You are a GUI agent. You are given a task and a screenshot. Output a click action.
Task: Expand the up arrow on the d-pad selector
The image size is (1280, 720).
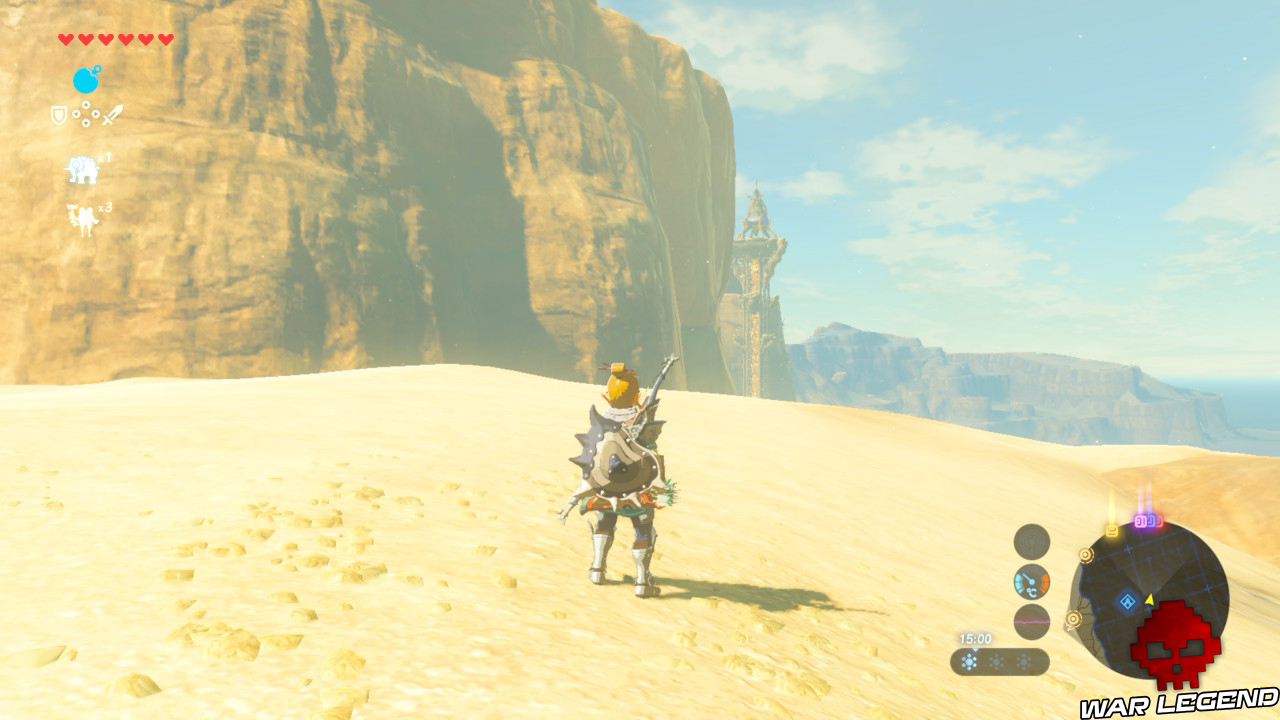(x=85, y=104)
